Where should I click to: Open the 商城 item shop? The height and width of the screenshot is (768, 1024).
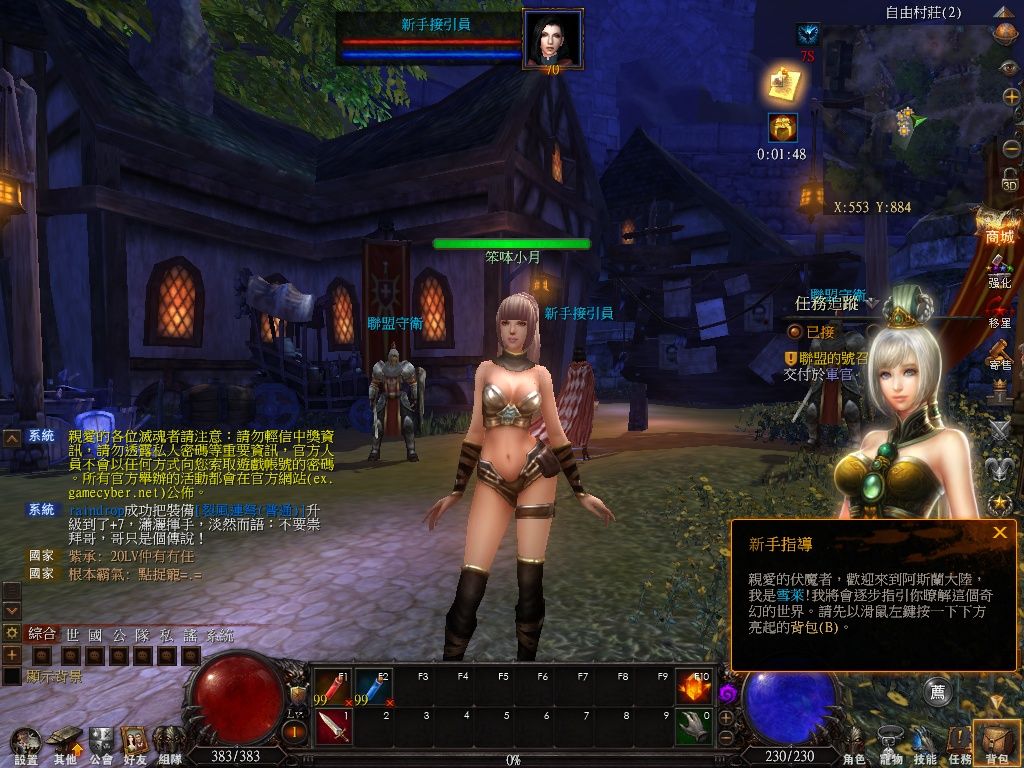(999, 225)
